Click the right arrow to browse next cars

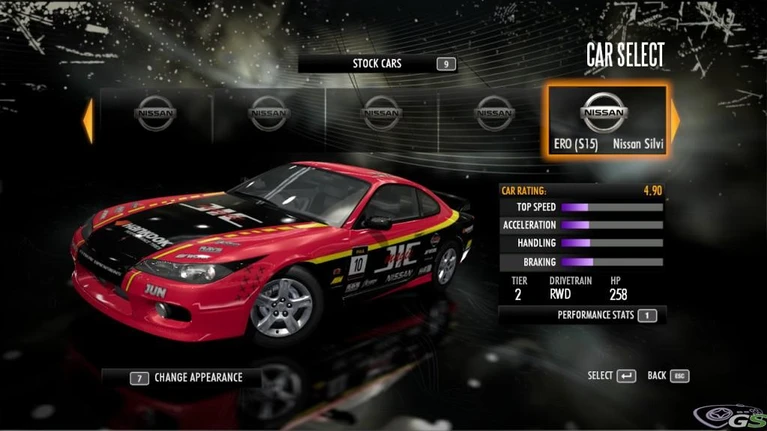(x=675, y=120)
